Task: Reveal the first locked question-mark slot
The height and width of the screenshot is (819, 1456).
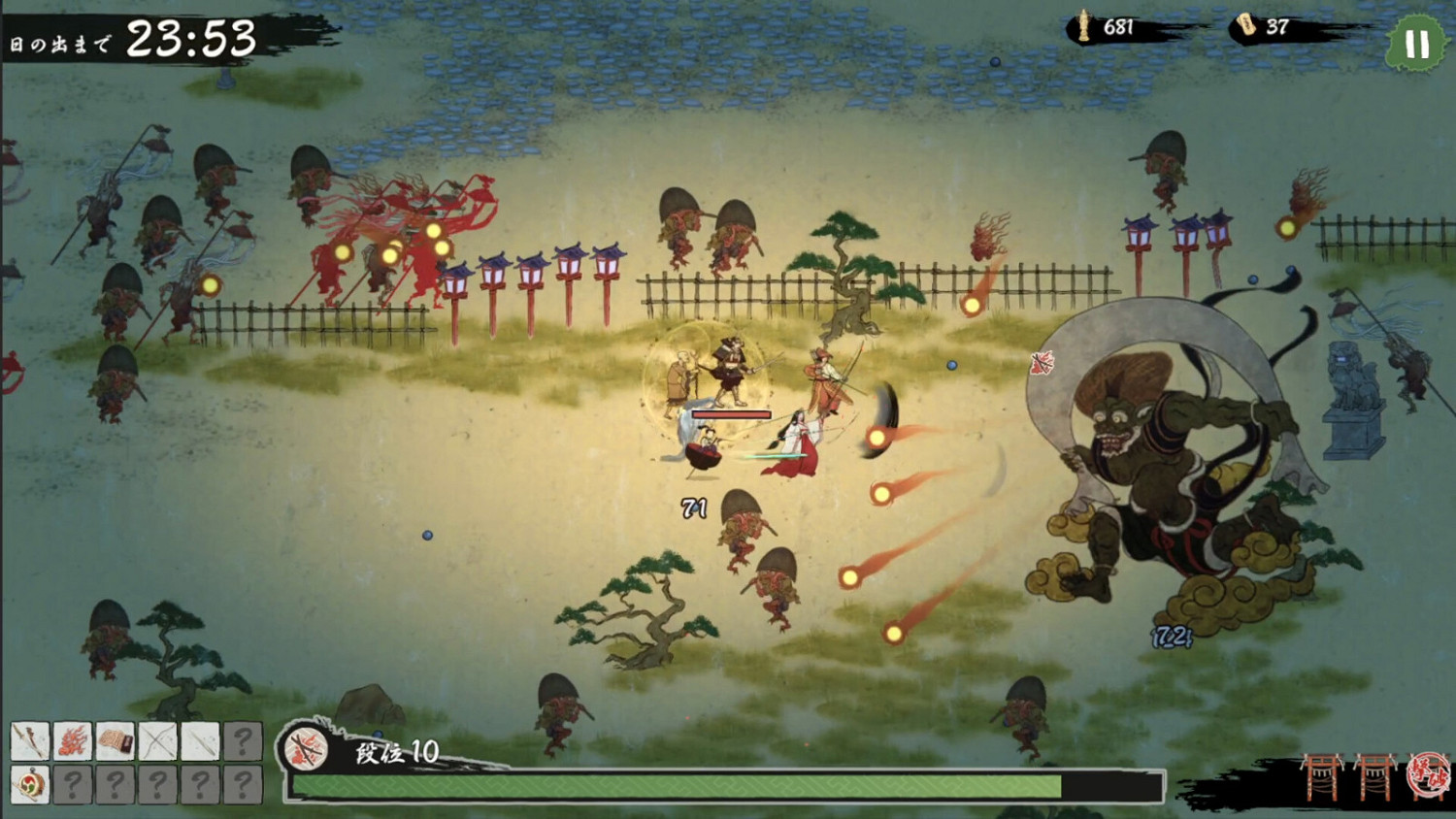Action: (244, 740)
